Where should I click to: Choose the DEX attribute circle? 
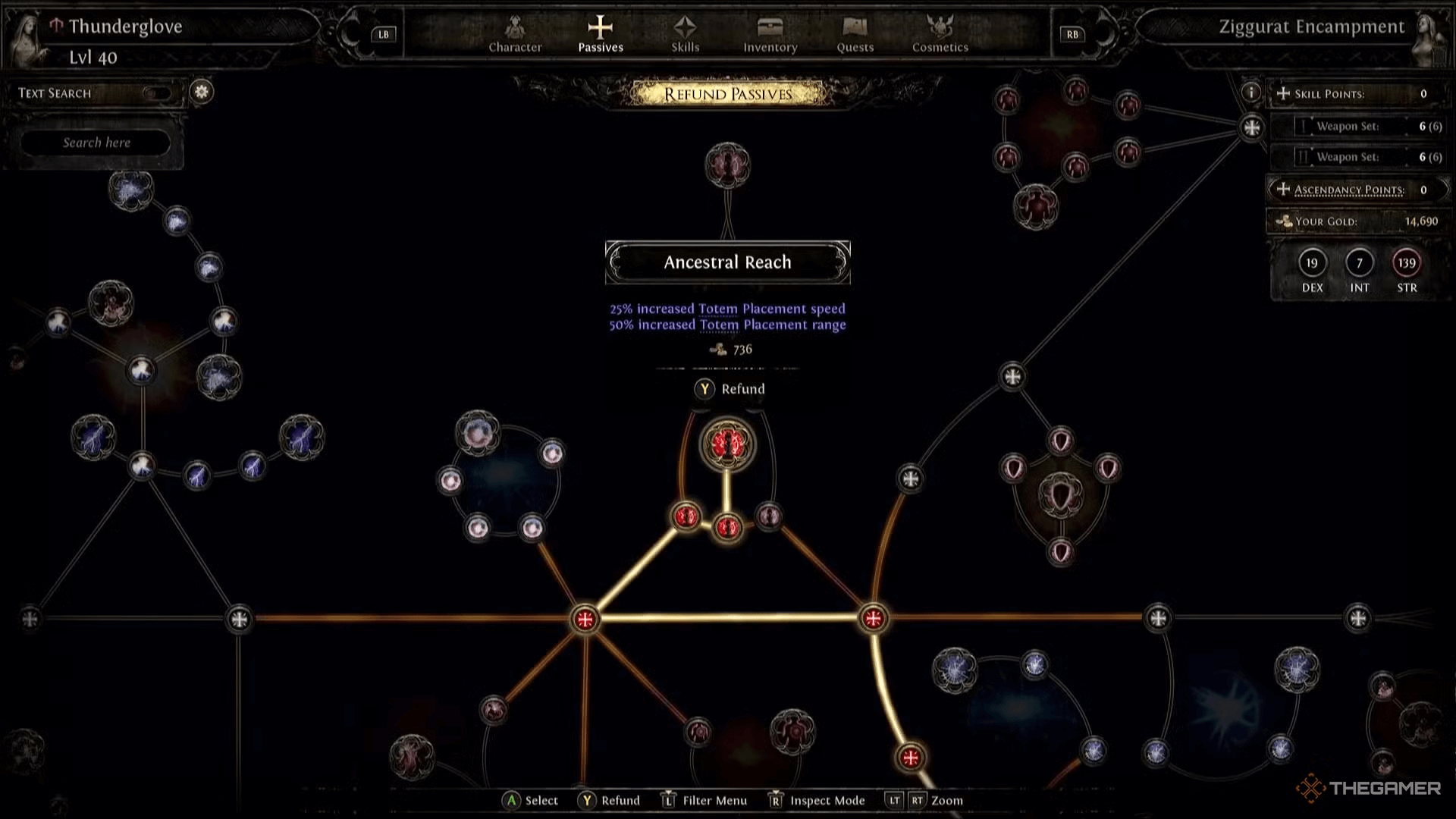tap(1312, 263)
